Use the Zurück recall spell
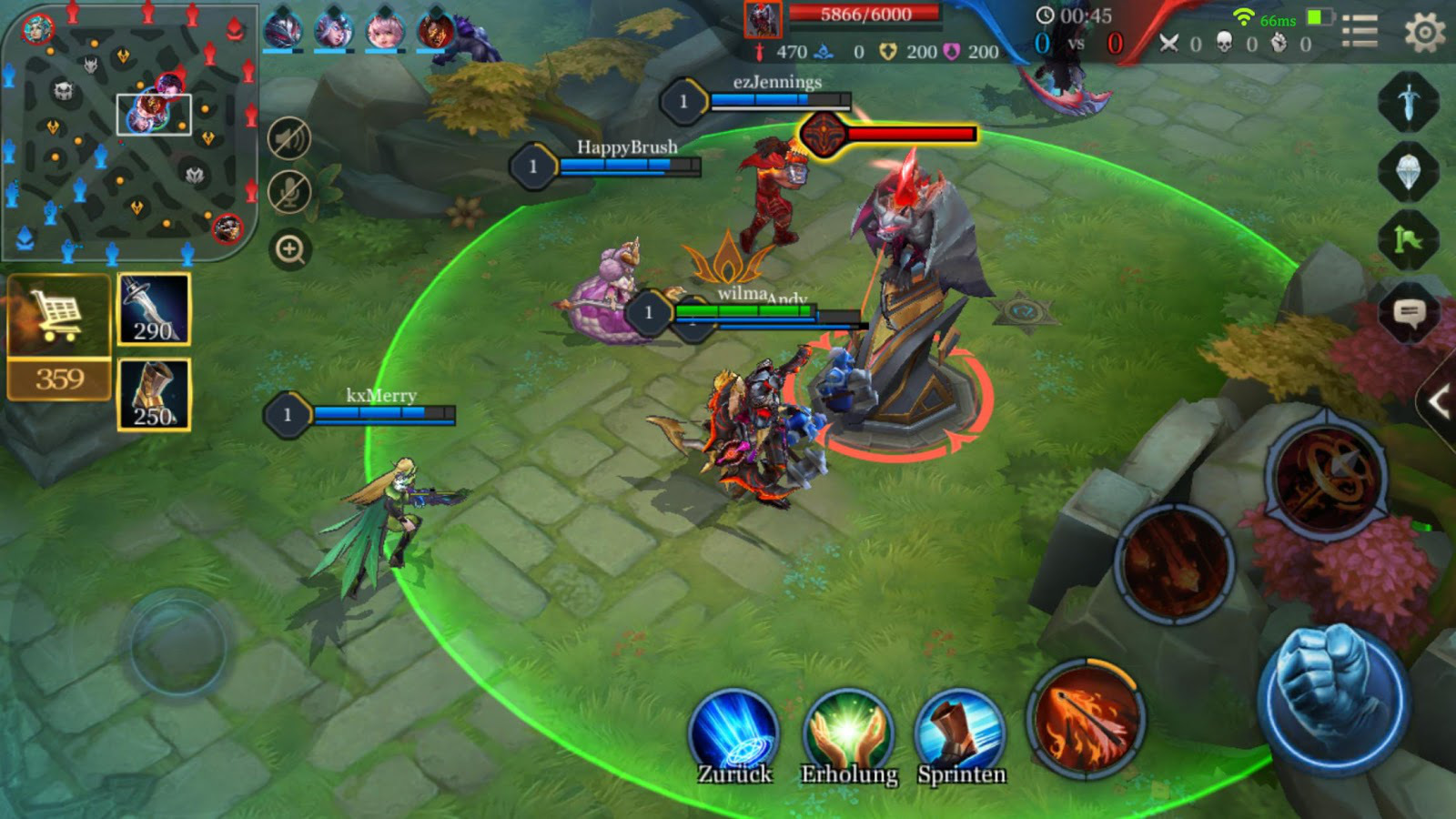The width and height of the screenshot is (1456, 819). tap(734, 733)
